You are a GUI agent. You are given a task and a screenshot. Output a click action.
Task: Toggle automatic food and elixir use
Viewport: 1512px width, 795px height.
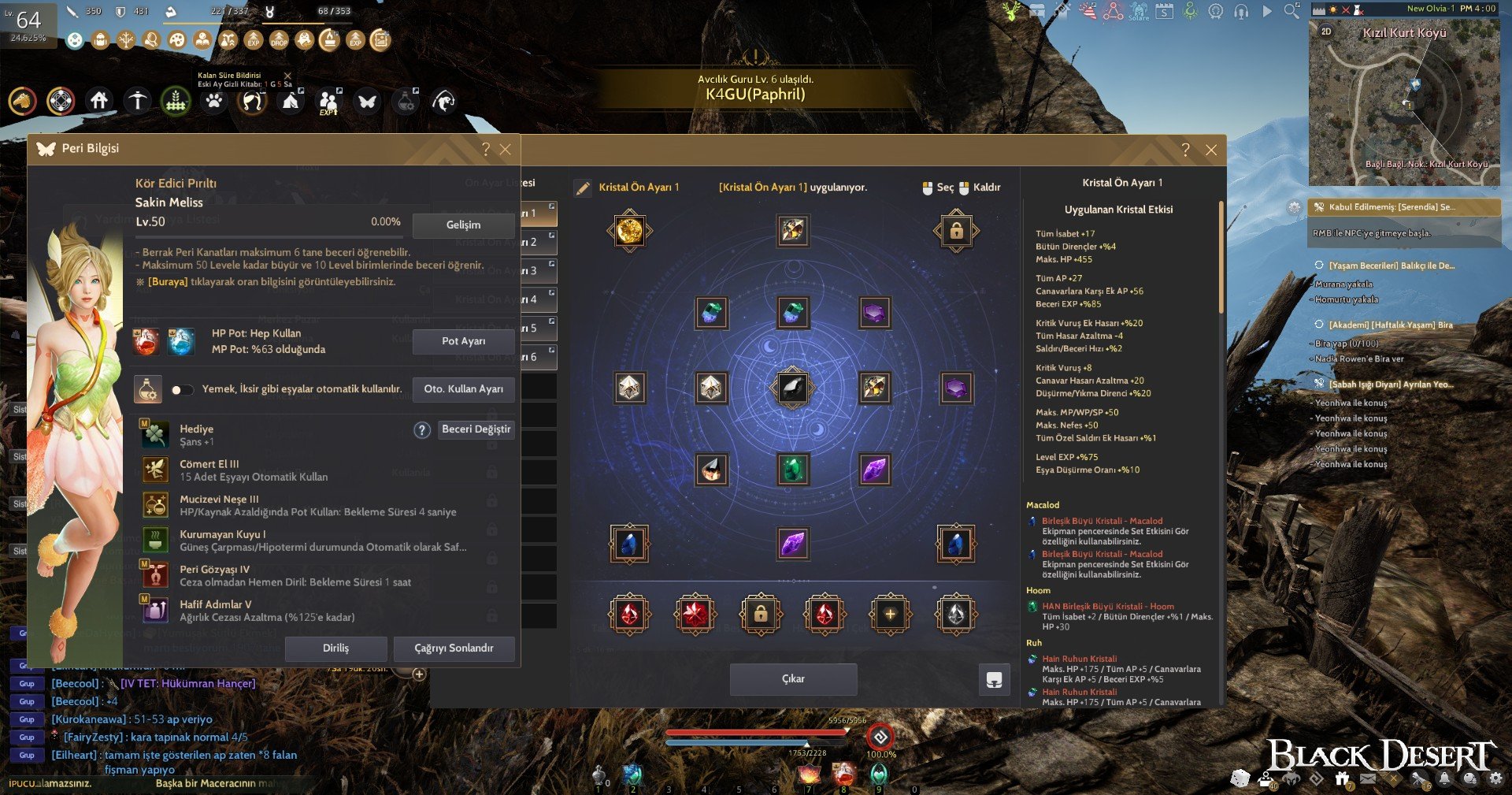pos(182,389)
